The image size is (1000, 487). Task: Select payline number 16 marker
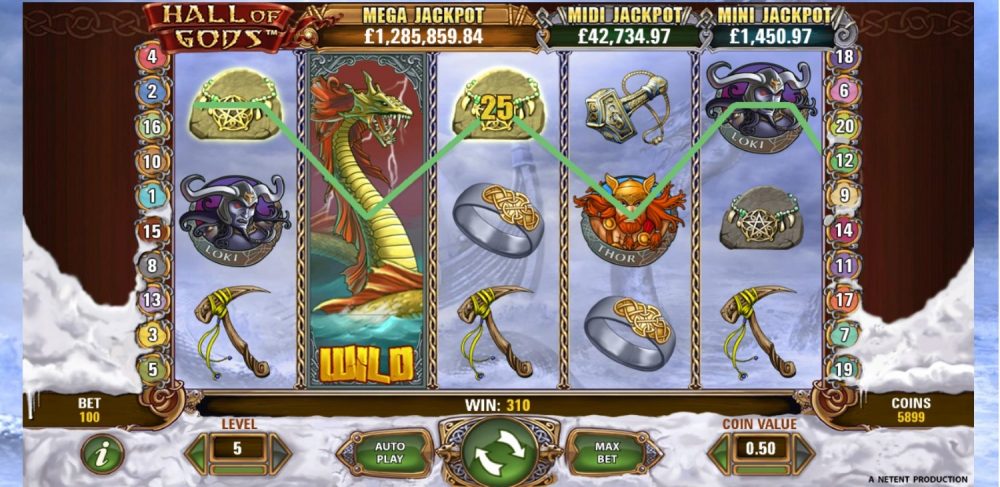tap(153, 126)
